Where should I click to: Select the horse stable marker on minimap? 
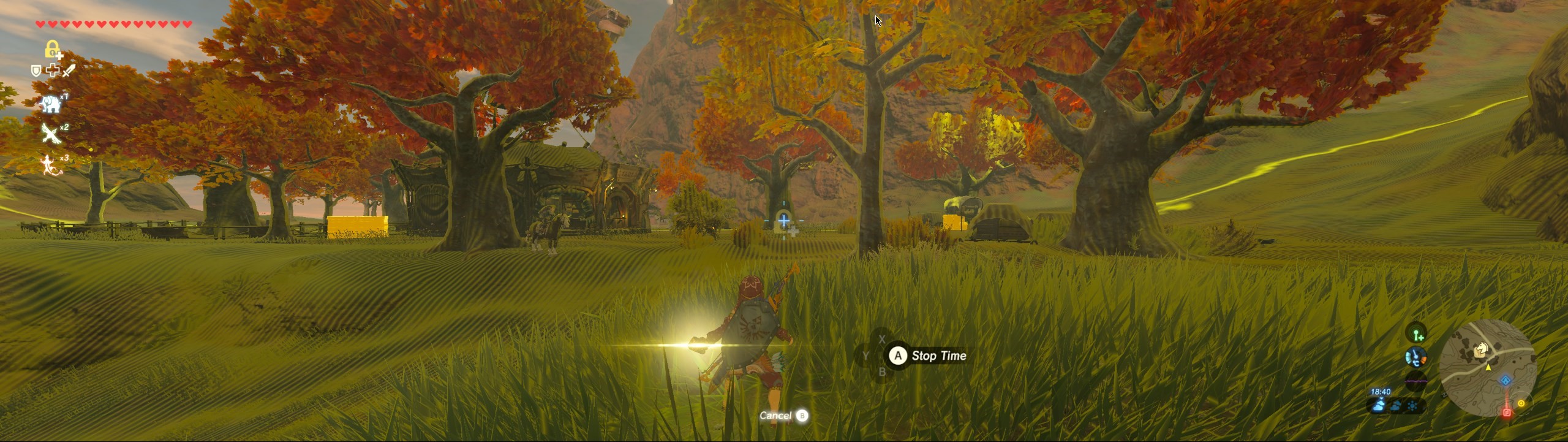click(1481, 349)
